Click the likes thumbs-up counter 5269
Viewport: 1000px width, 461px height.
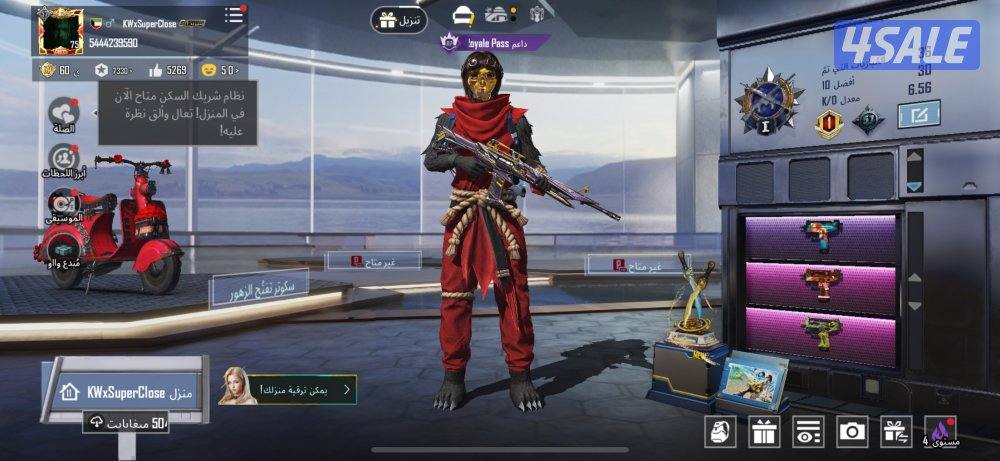point(167,70)
